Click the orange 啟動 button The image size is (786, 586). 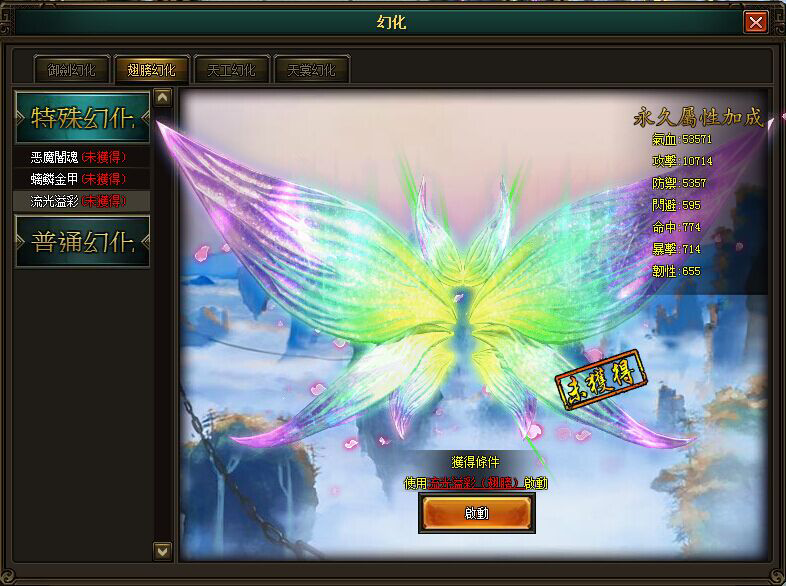pos(476,511)
